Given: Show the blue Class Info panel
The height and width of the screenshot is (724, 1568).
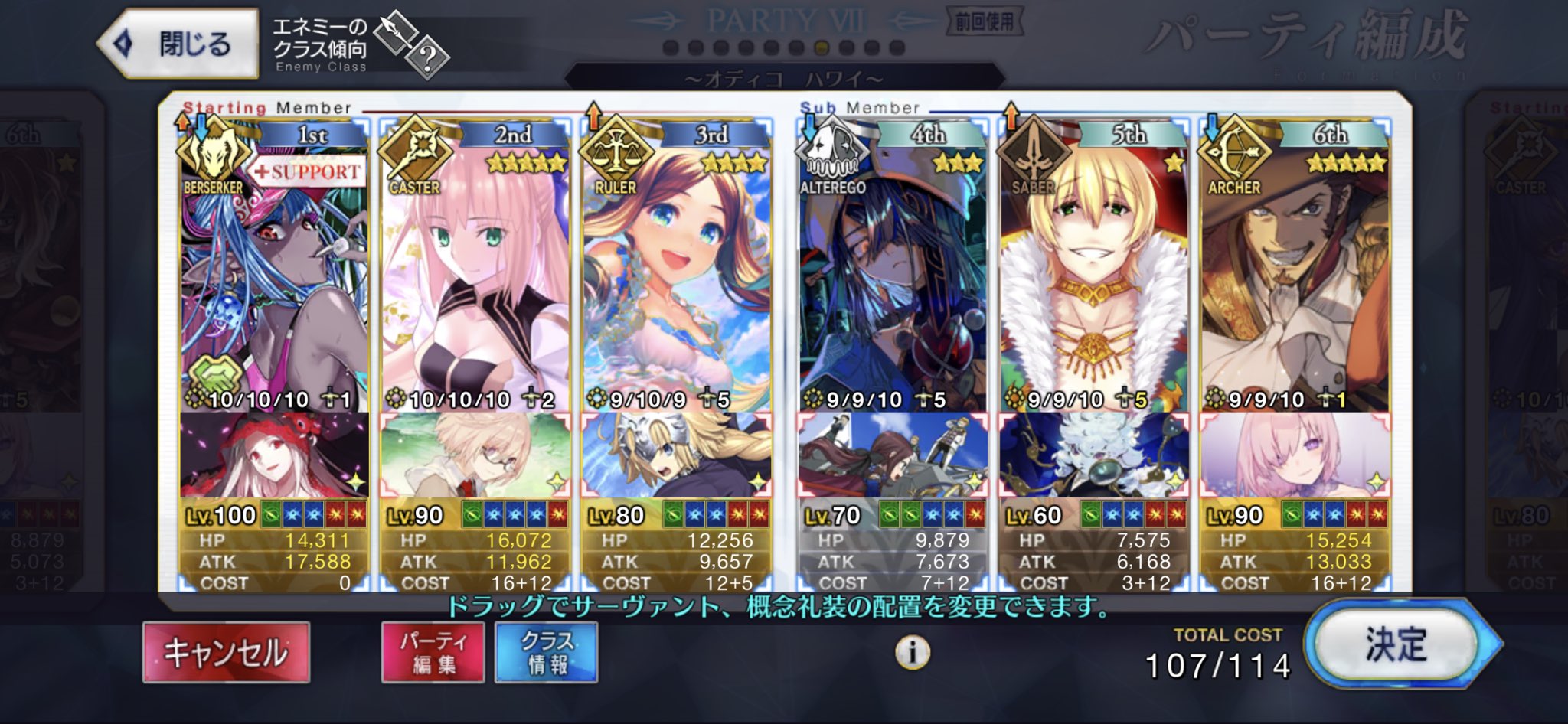Looking at the screenshot, I should click(547, 652).
